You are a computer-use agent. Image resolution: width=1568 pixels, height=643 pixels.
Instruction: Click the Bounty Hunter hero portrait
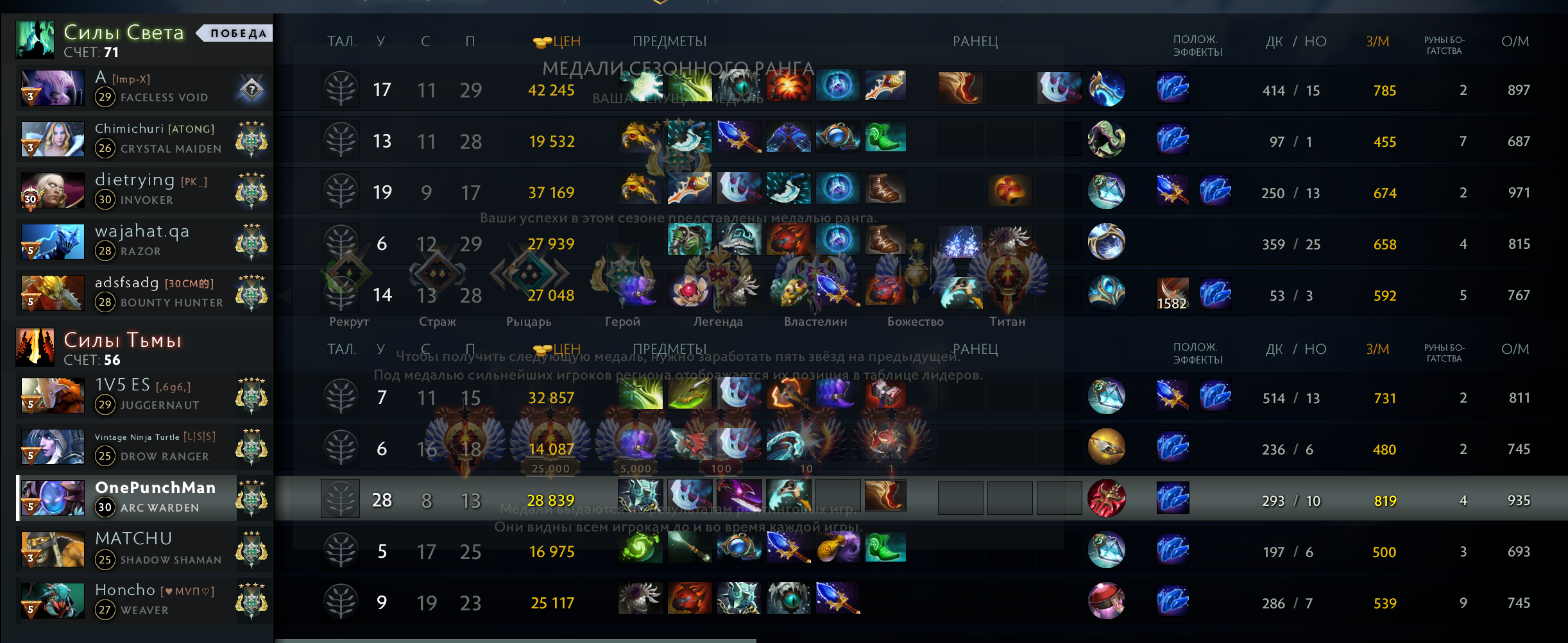tap(53, 293)
